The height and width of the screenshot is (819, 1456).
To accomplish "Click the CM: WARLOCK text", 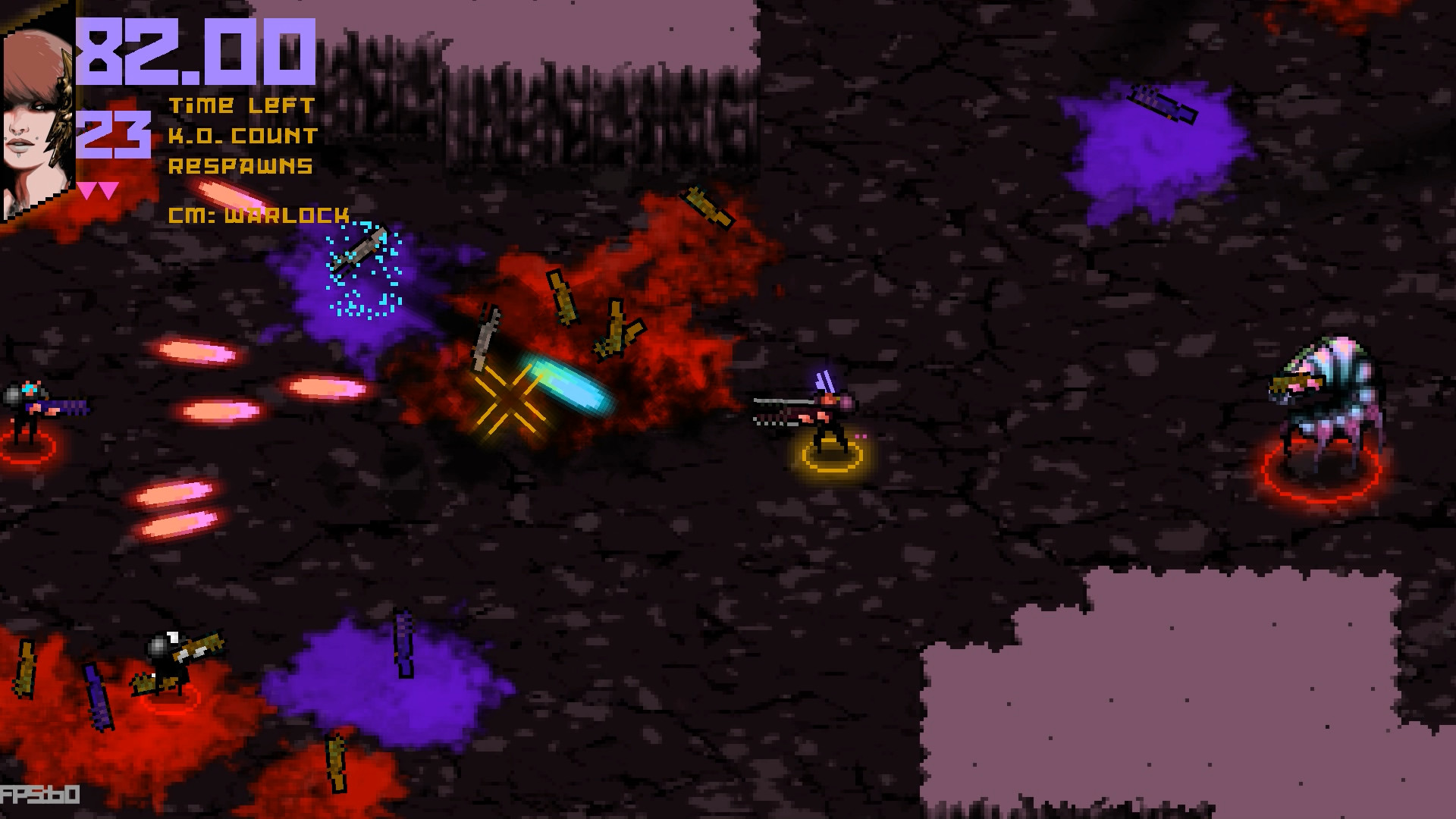I will point(258,216).
